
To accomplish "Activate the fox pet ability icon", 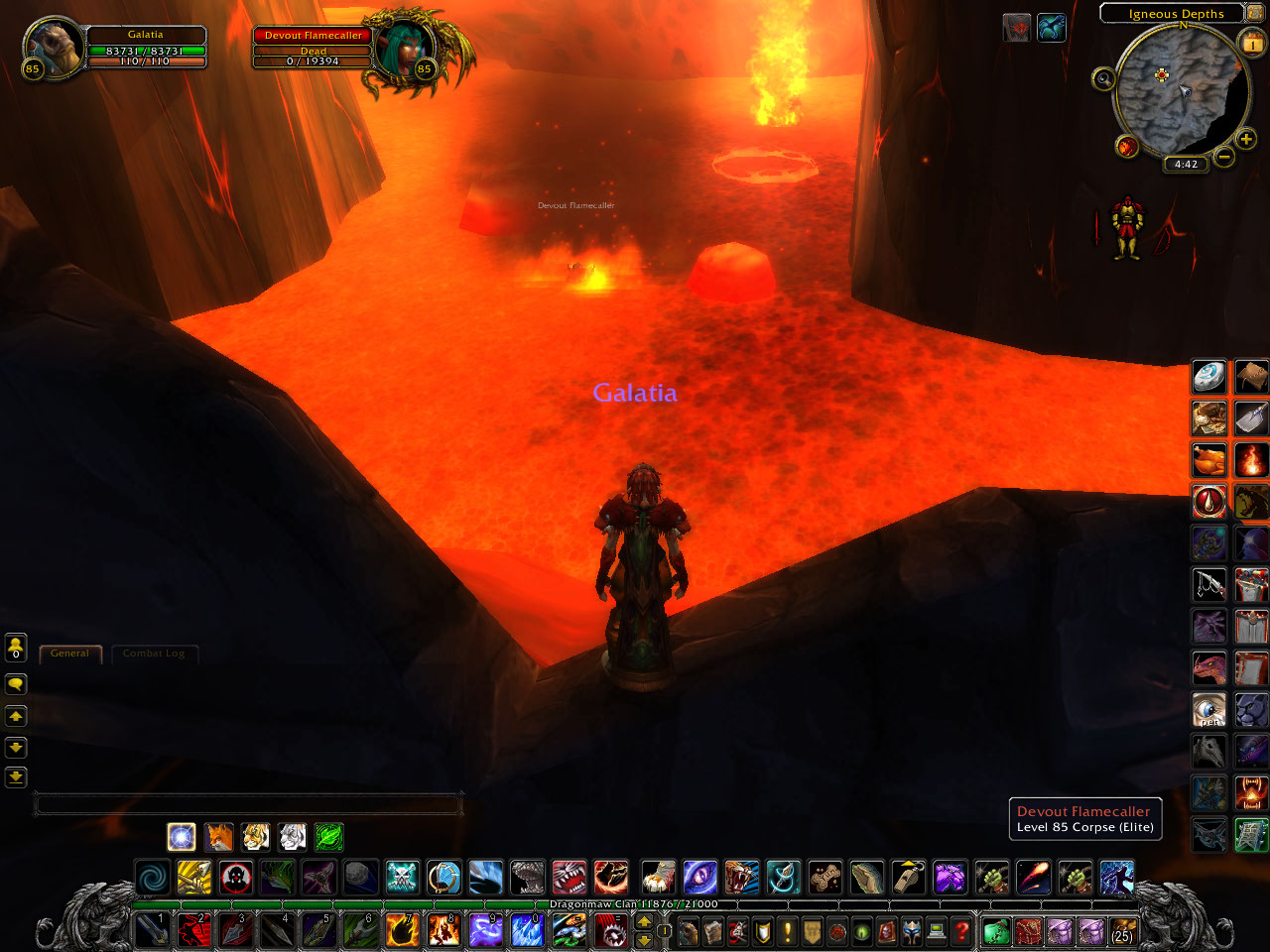I will (218, 837).
